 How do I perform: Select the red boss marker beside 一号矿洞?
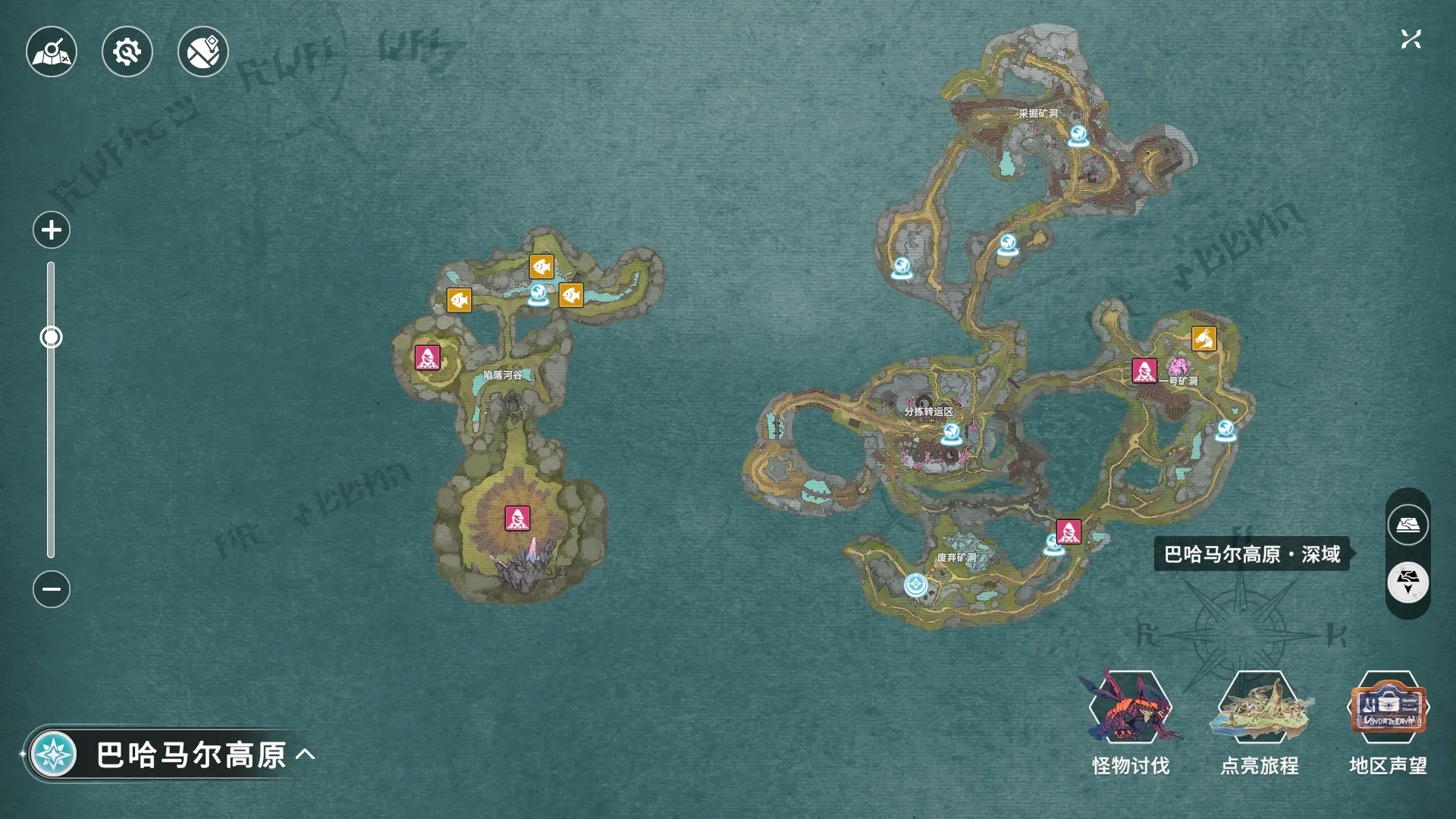pos(1144,371)
